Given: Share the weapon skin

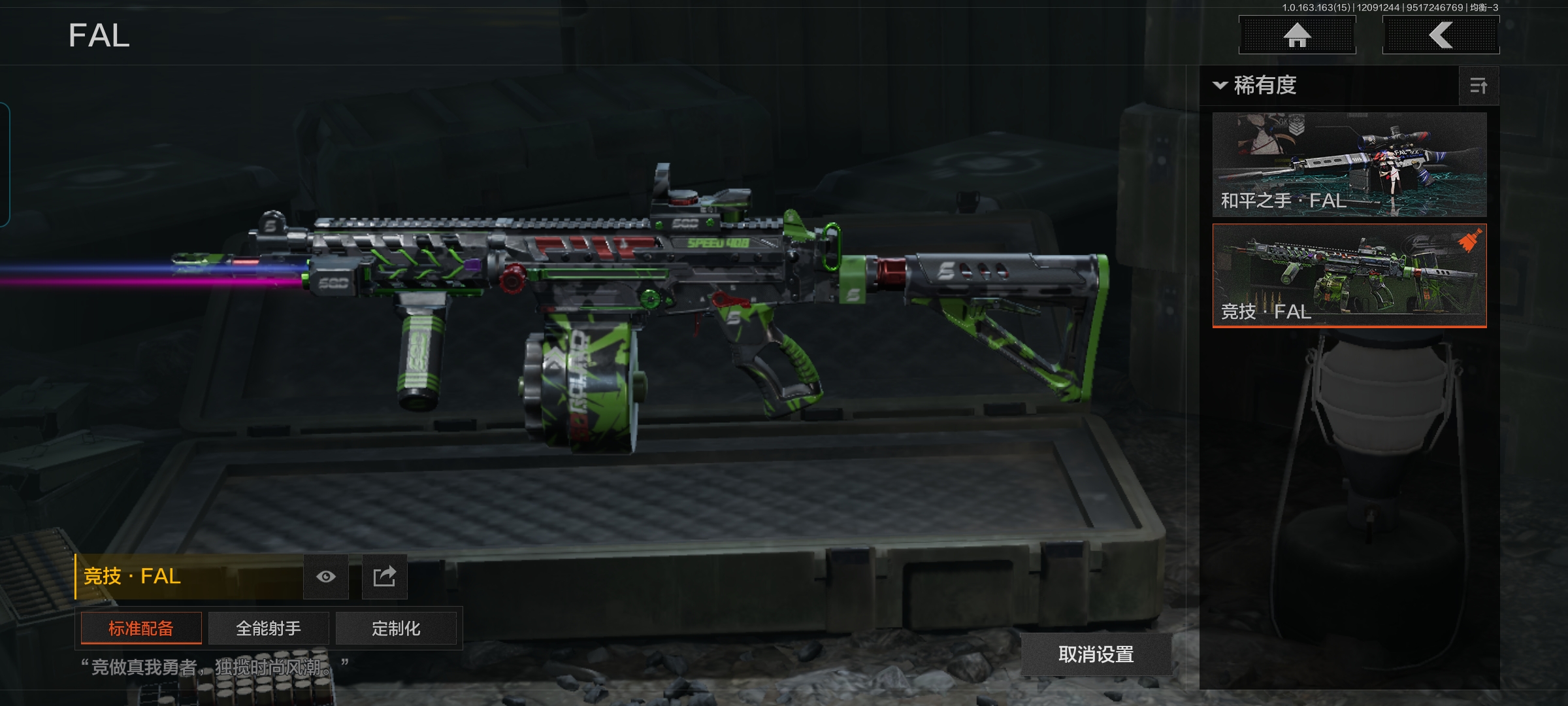Looking at the screenshot, I should coord(385,577).
